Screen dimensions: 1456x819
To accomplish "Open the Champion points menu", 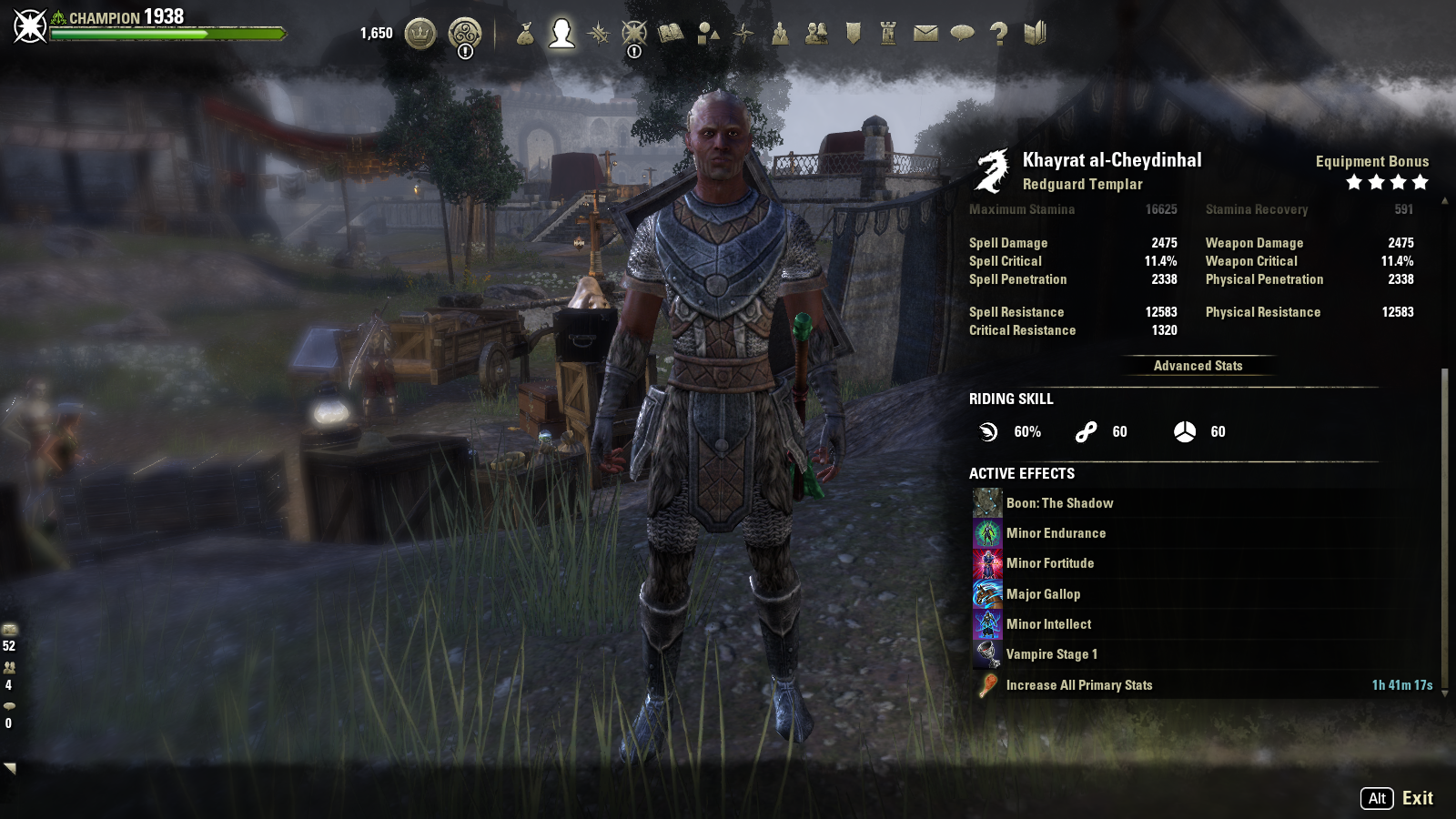I will (x=634, y=34).
